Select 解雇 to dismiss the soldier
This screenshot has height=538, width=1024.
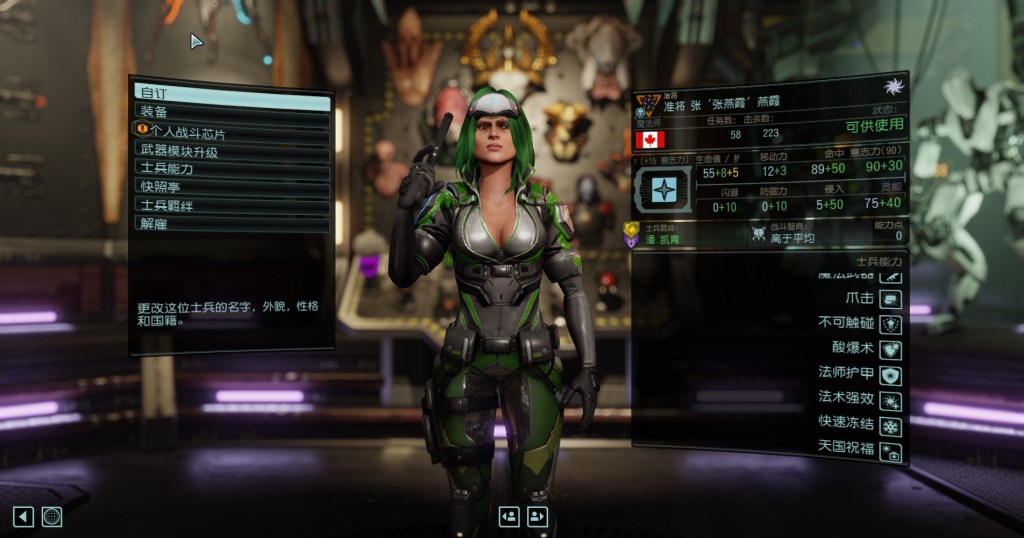click(x=232, y=223)
